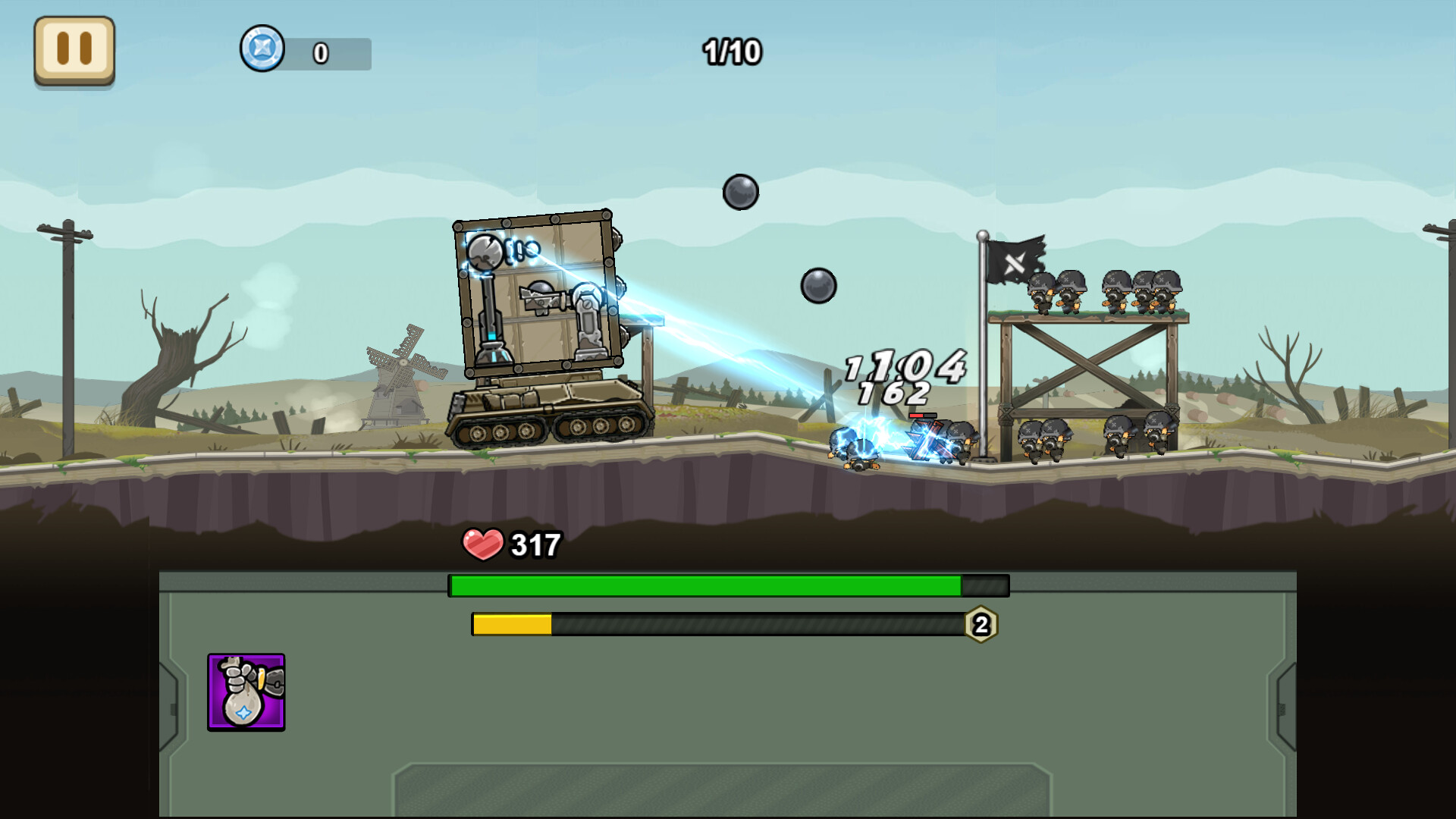This screenshot has height=819, width=1456.
Task: Tap the 1/10 wave counter at the top
Action: click(732, 52)
